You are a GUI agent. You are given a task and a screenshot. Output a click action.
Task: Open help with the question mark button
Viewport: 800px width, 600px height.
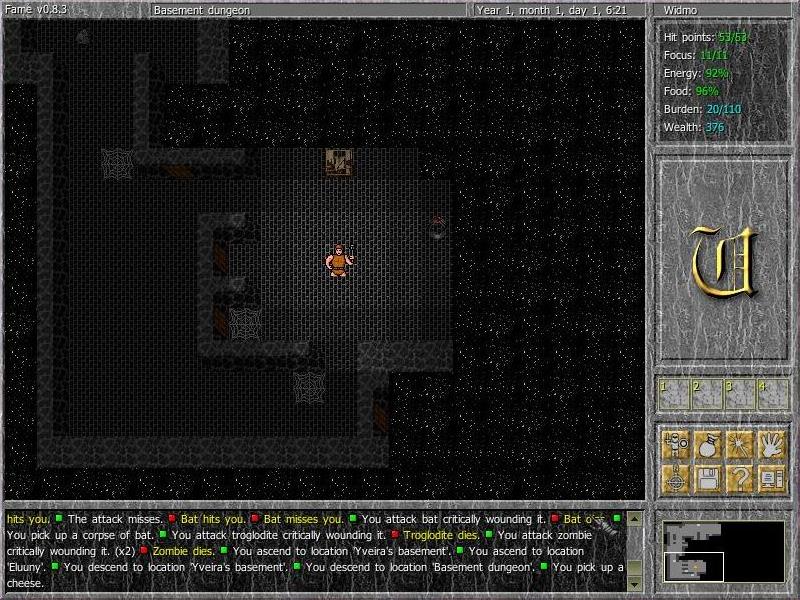[x=739, y=477]
